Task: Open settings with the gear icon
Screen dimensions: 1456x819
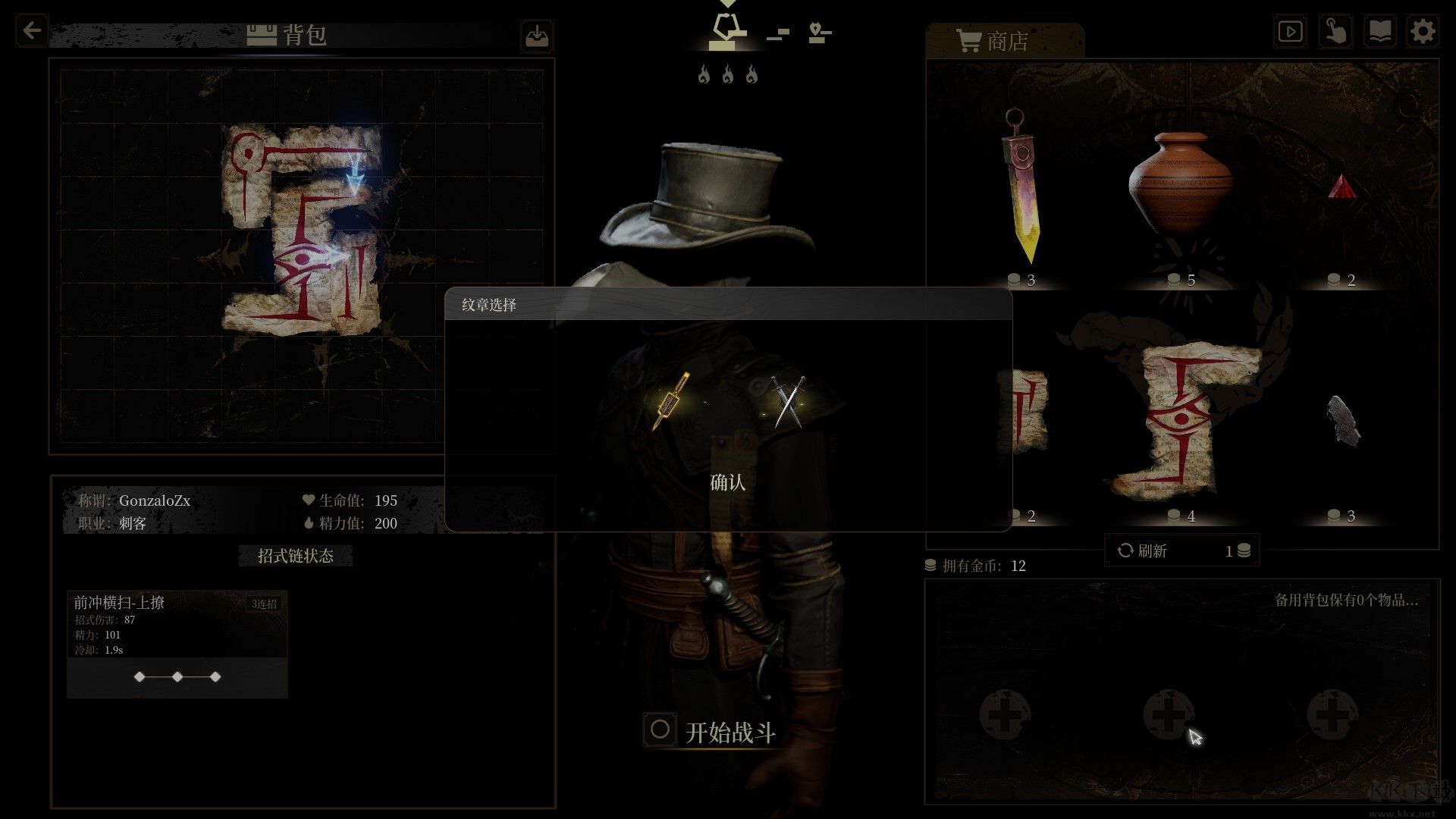Action: click(1424, 31)
